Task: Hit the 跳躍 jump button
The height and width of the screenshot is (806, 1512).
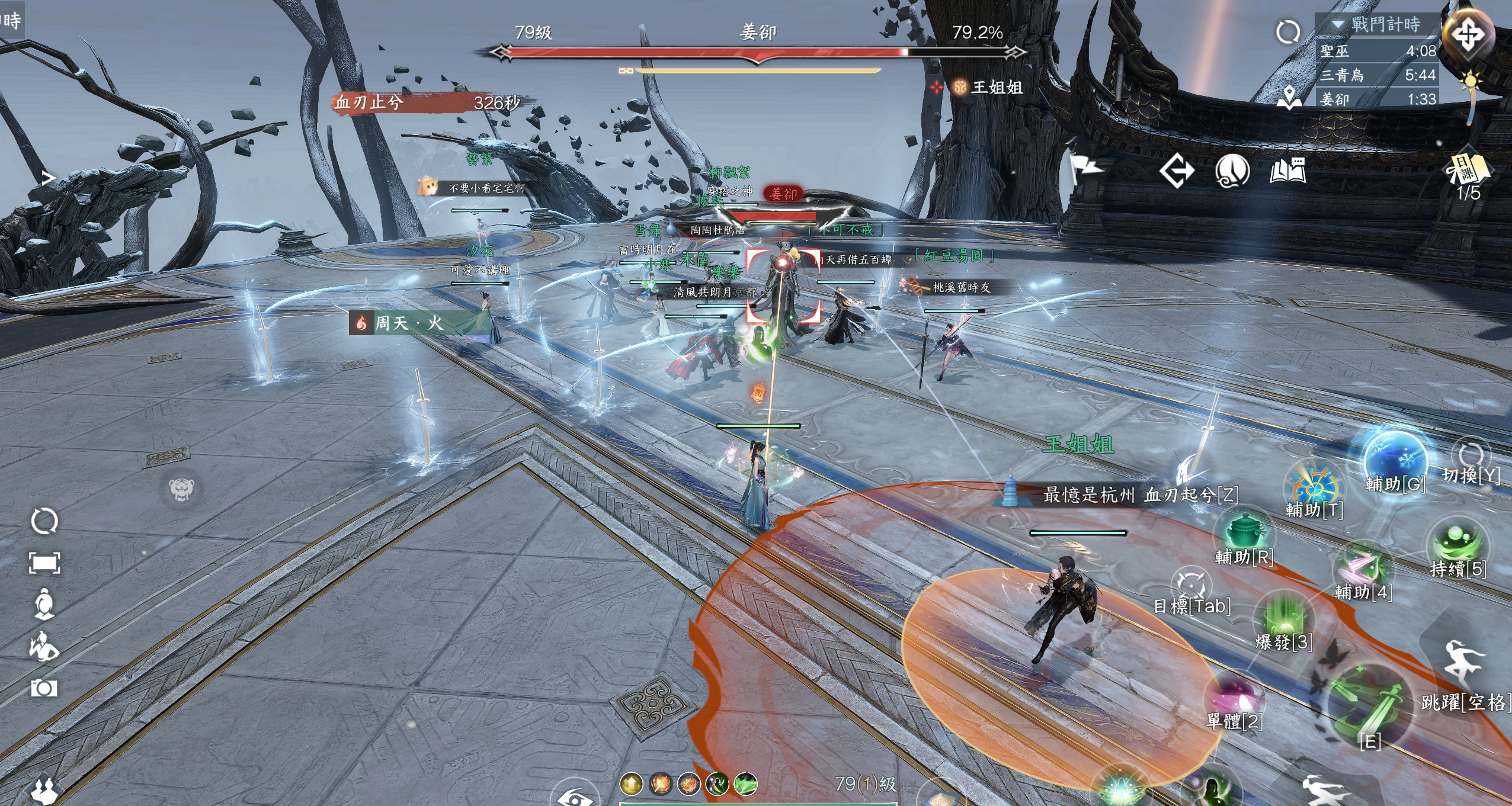Action: click(x=1465, y=663)
